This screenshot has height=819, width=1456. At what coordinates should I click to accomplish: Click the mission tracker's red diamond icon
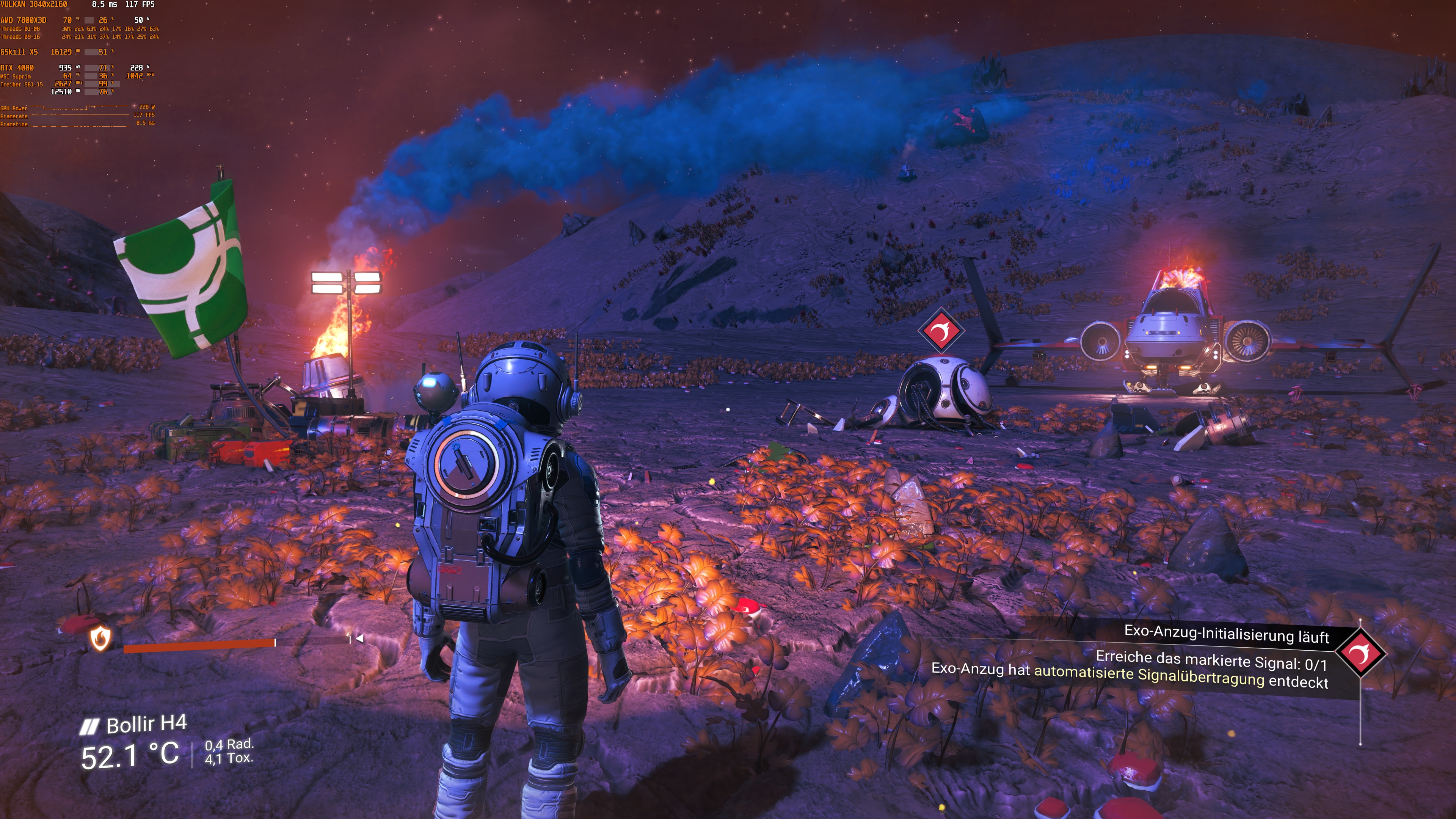1361,653
